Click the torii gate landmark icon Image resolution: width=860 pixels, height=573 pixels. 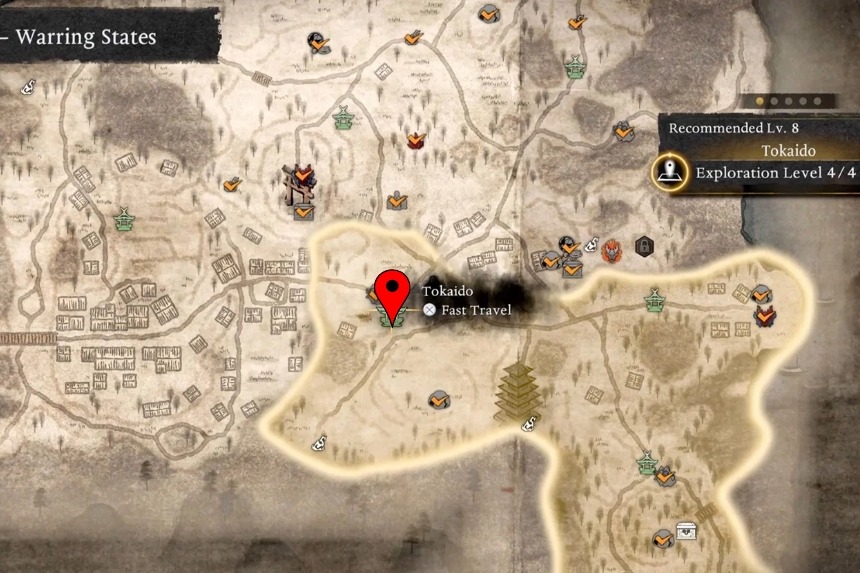tap(299, 183)
